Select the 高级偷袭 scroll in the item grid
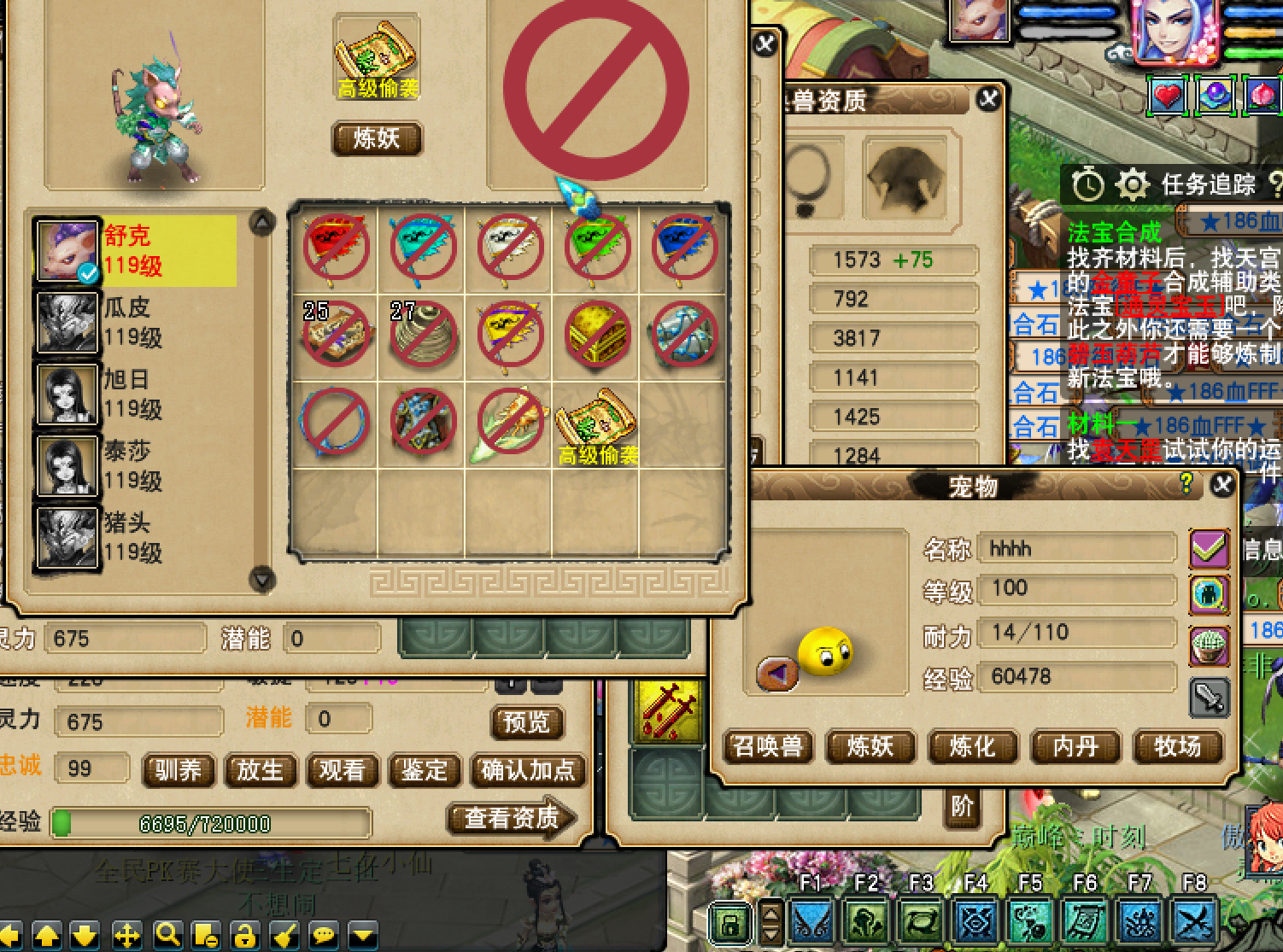 pyautogui.click(x=597, y=424)
